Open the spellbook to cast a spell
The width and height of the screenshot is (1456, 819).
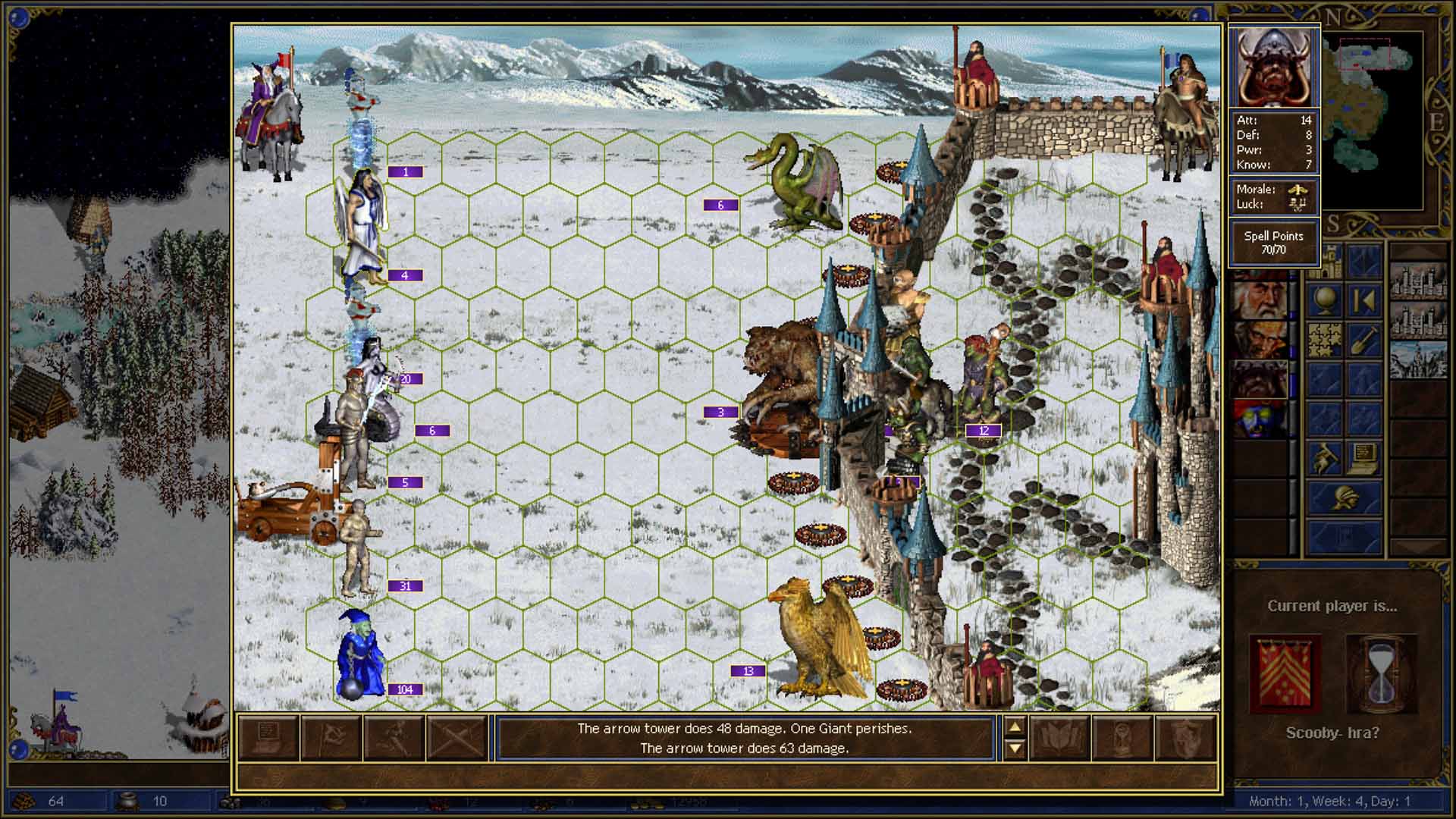tap(1060, 737)
